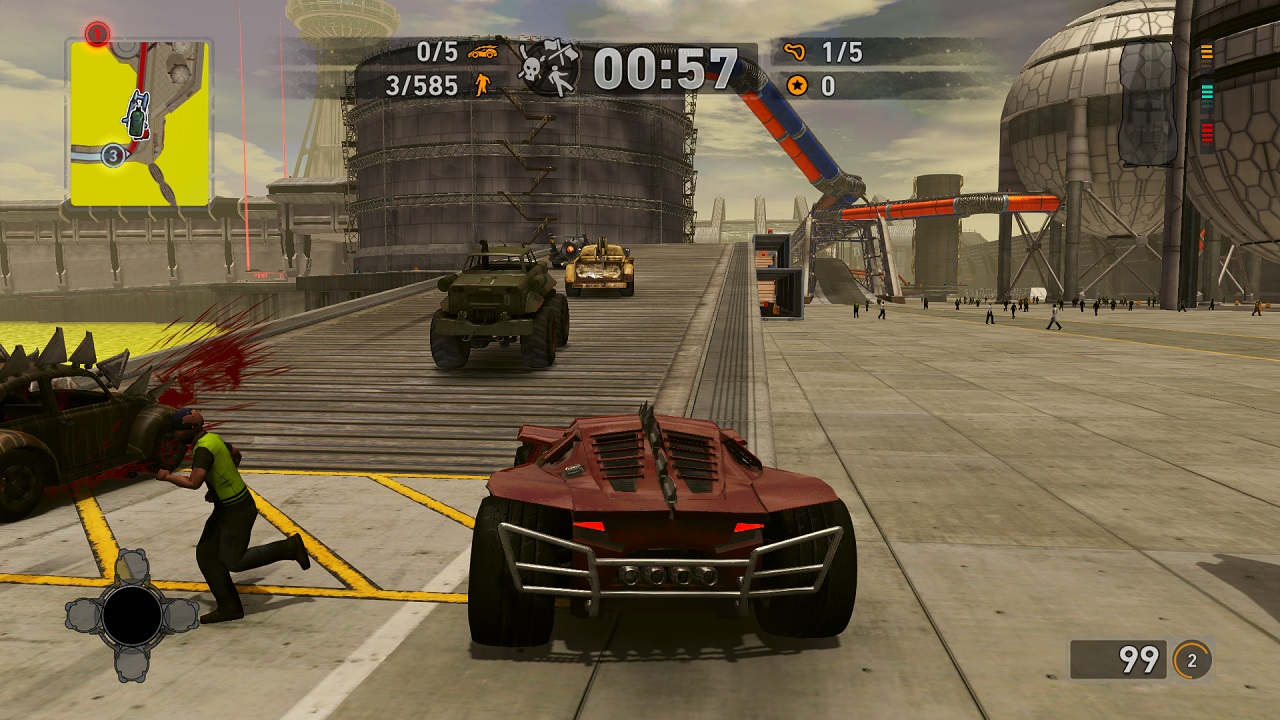This screenshot has height=720, width=1280.
Task: Click the skull and pedestrian mode emblem
Action: [x=547, y=68]
